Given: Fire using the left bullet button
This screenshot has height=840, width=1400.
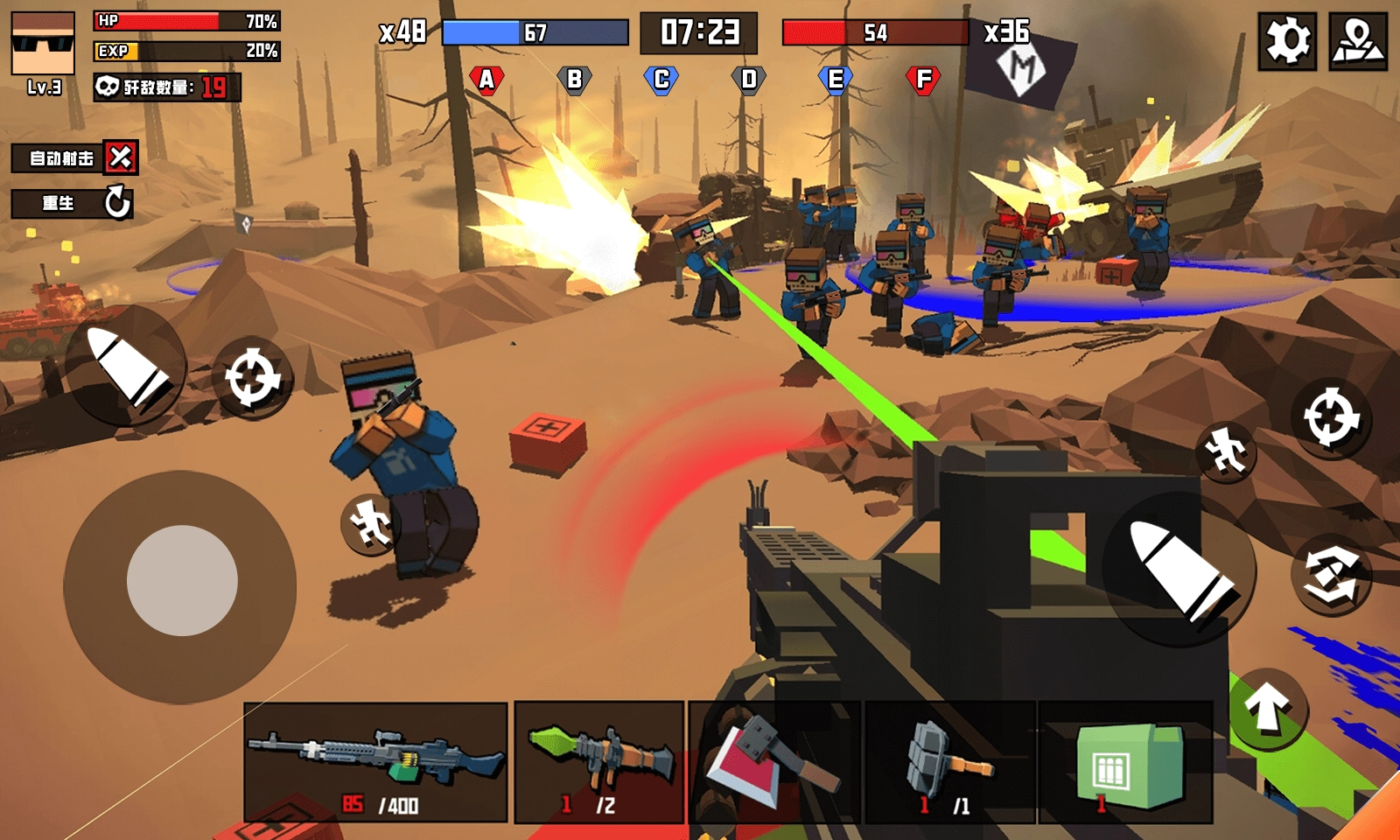Looking at the screenshot, I should pyautogui.click(x=127, y=366).
